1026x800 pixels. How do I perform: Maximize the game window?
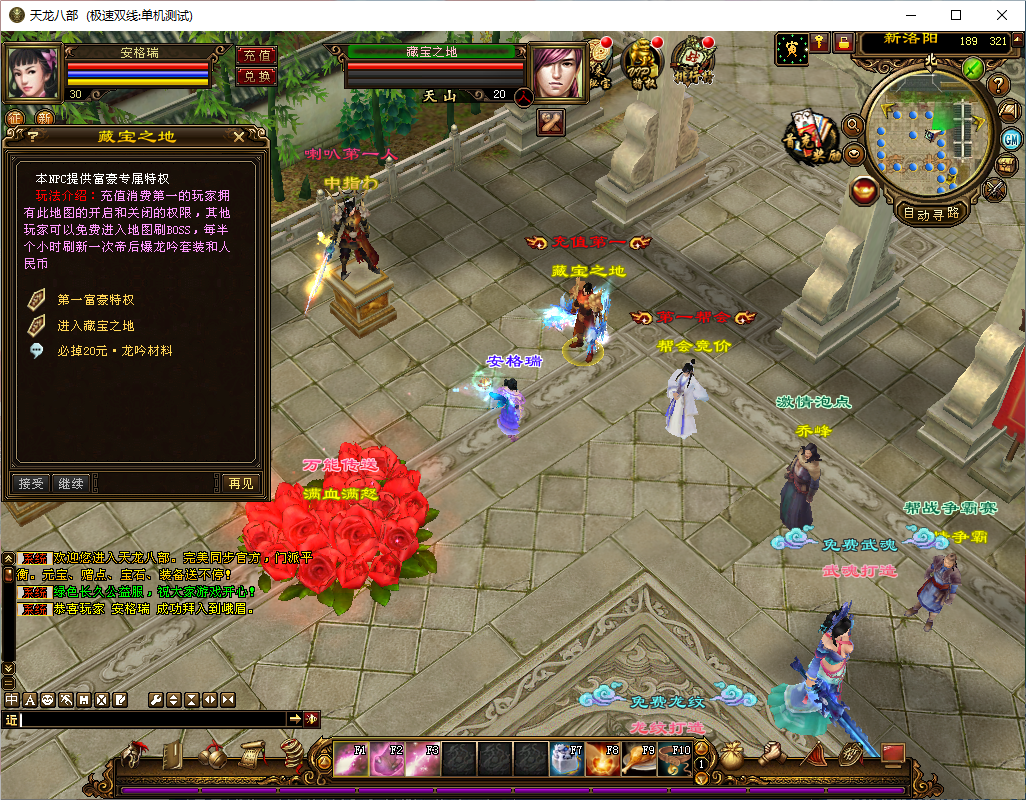coord(956,15)
